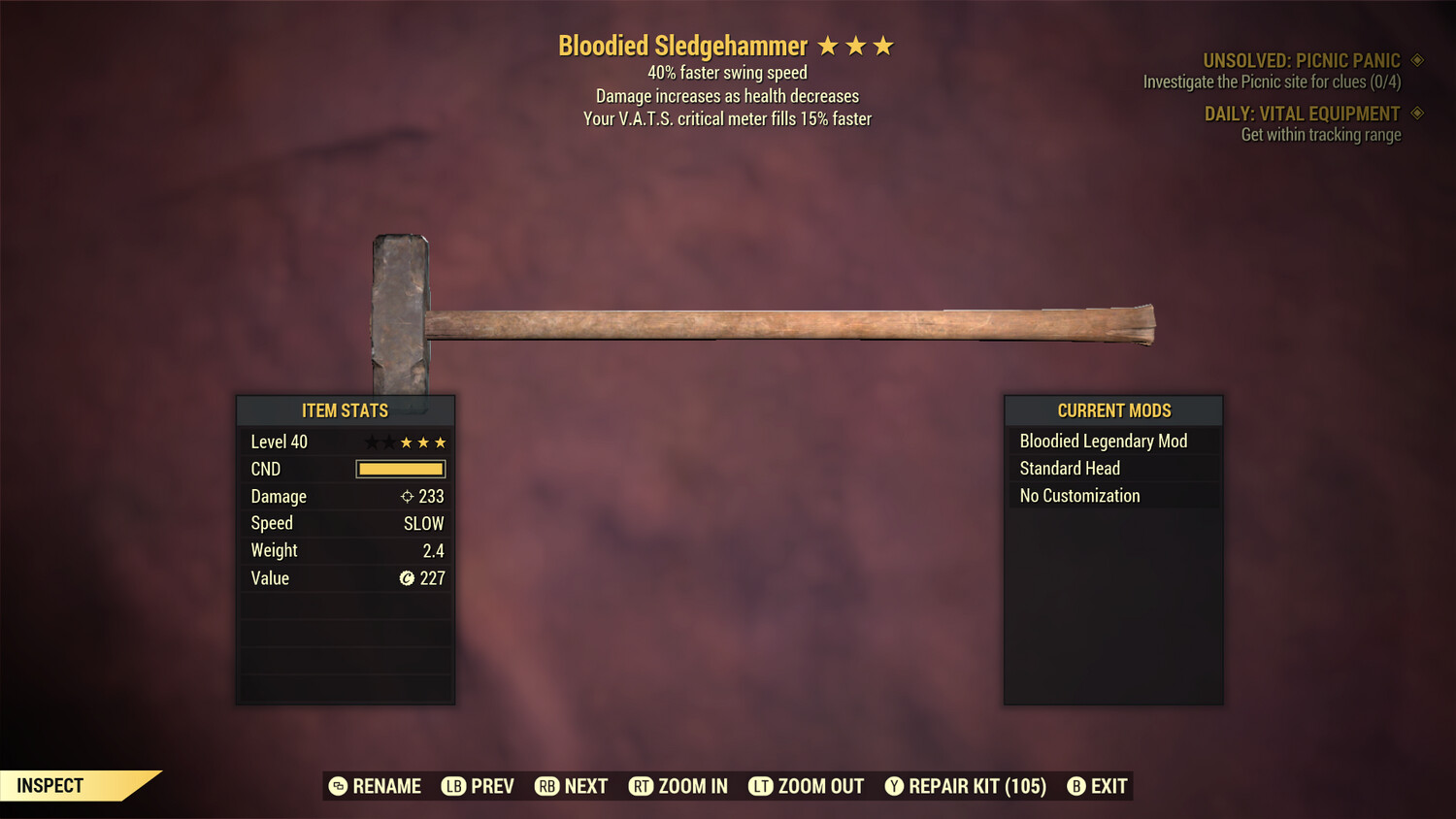
Task: Select Bloodied Legendary Mod in Current Mods
Action: 1103,441
